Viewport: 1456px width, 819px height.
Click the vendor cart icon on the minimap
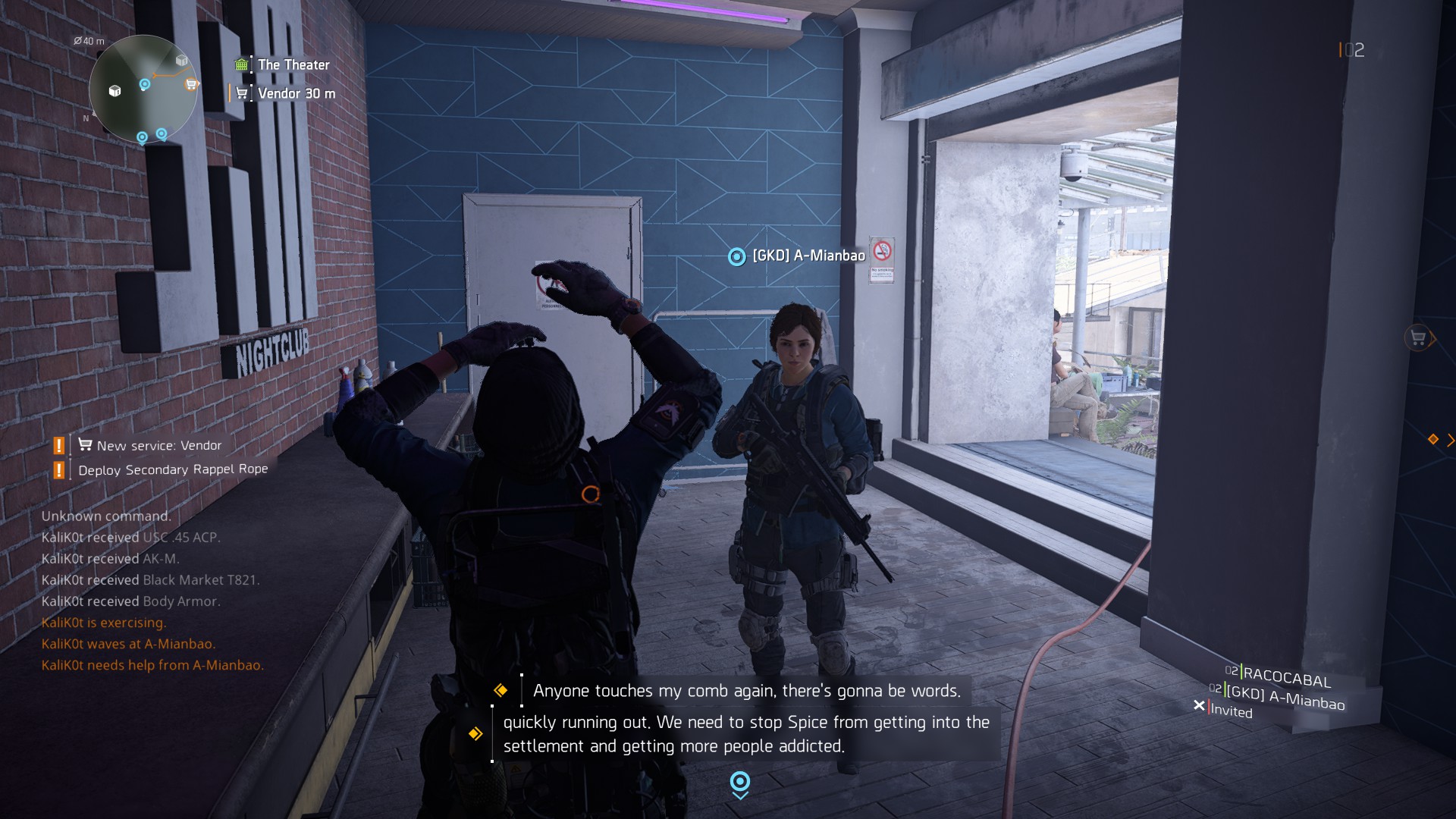191,85
